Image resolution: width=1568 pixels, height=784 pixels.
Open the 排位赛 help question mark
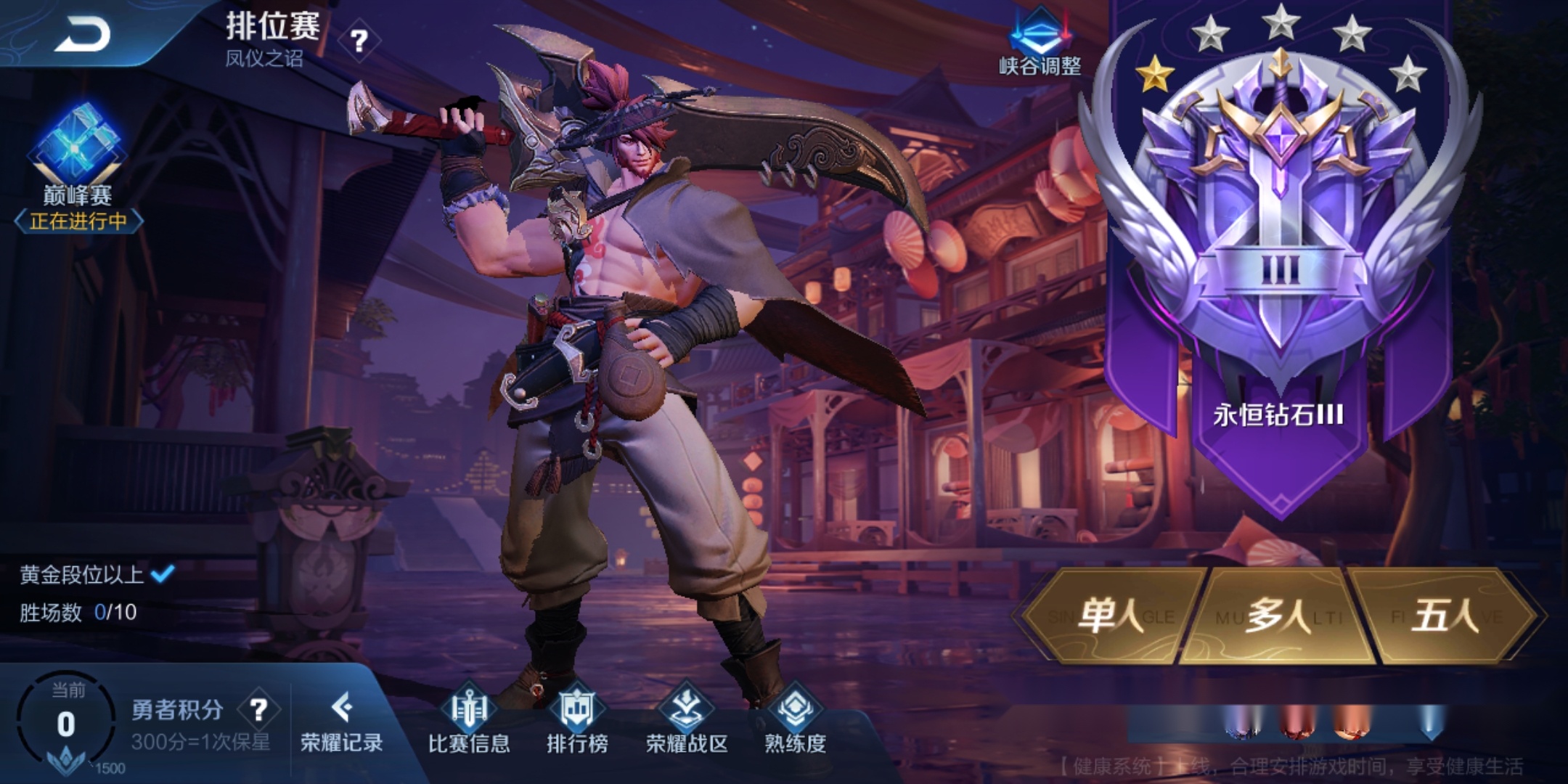359,41
